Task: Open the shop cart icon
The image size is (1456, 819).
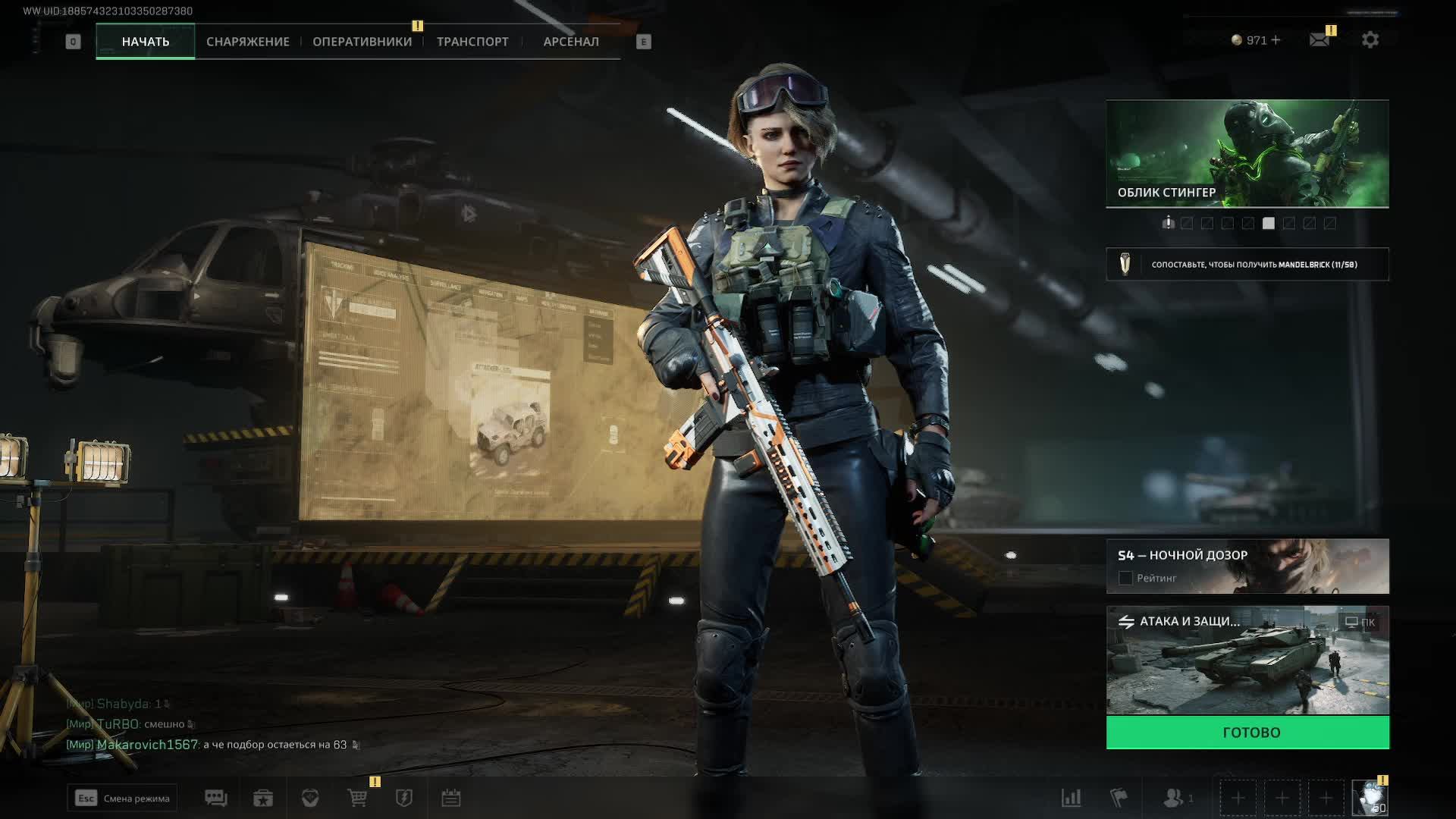Action: coord(357,798)
